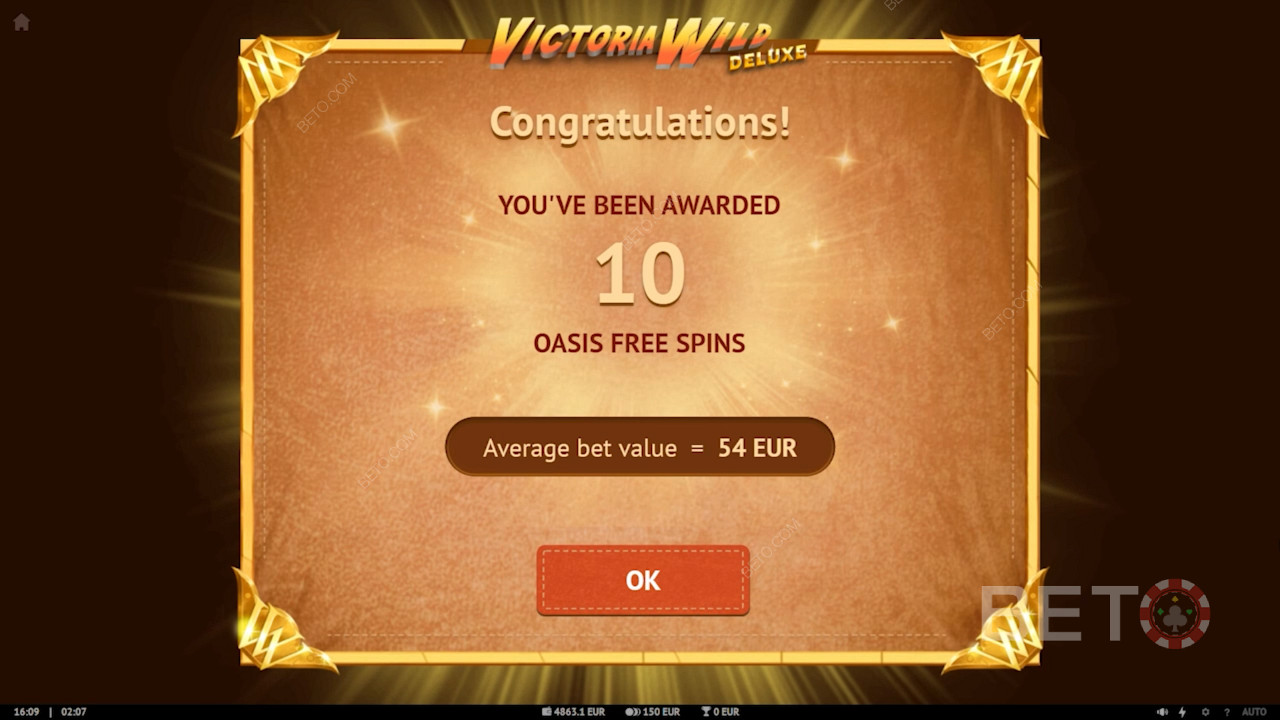Confirm the free spins with OK
The width and height of the screenshot is (1280, 720).
click(642, 580)
